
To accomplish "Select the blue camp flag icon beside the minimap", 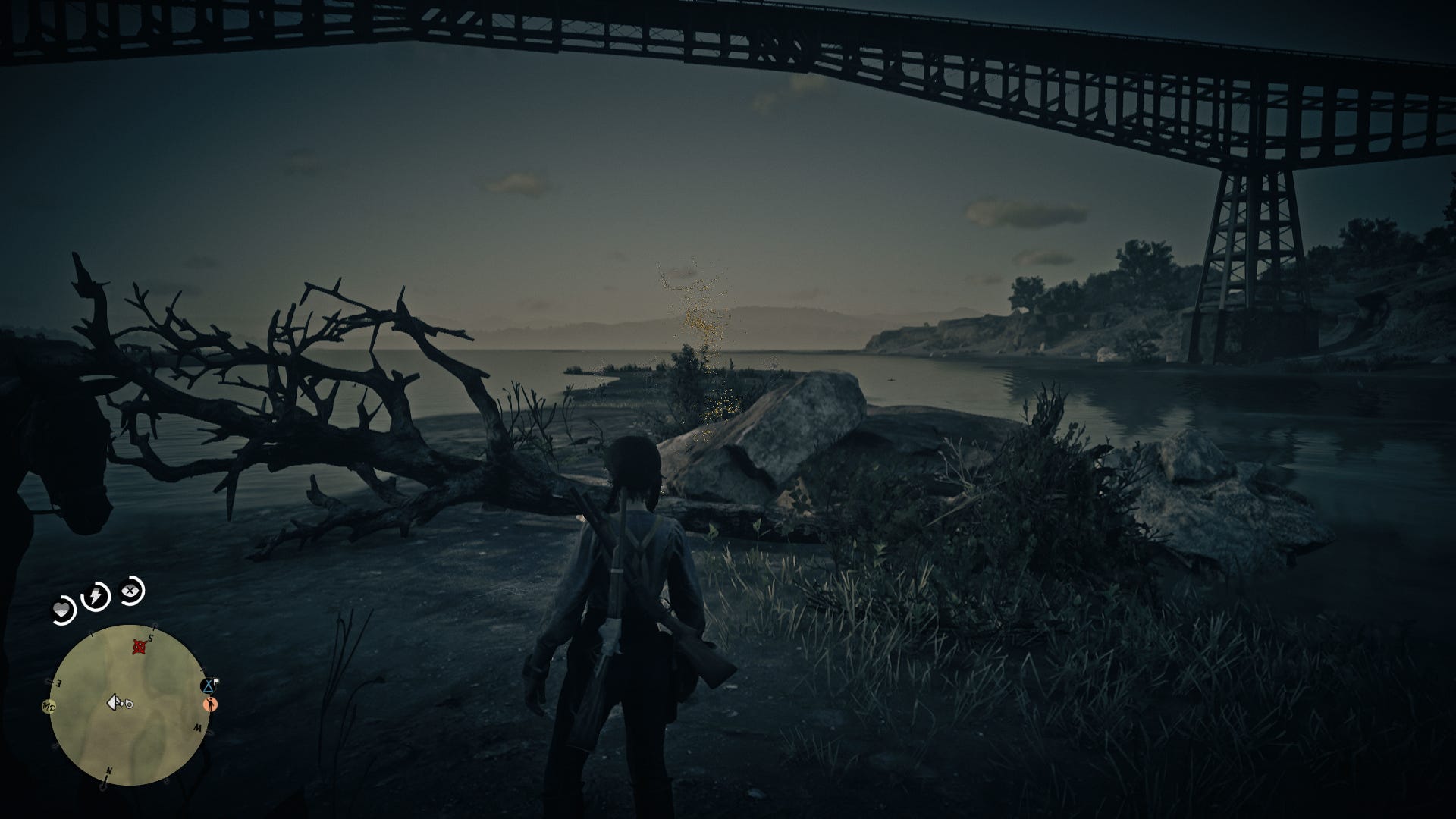I will (208, 686).
